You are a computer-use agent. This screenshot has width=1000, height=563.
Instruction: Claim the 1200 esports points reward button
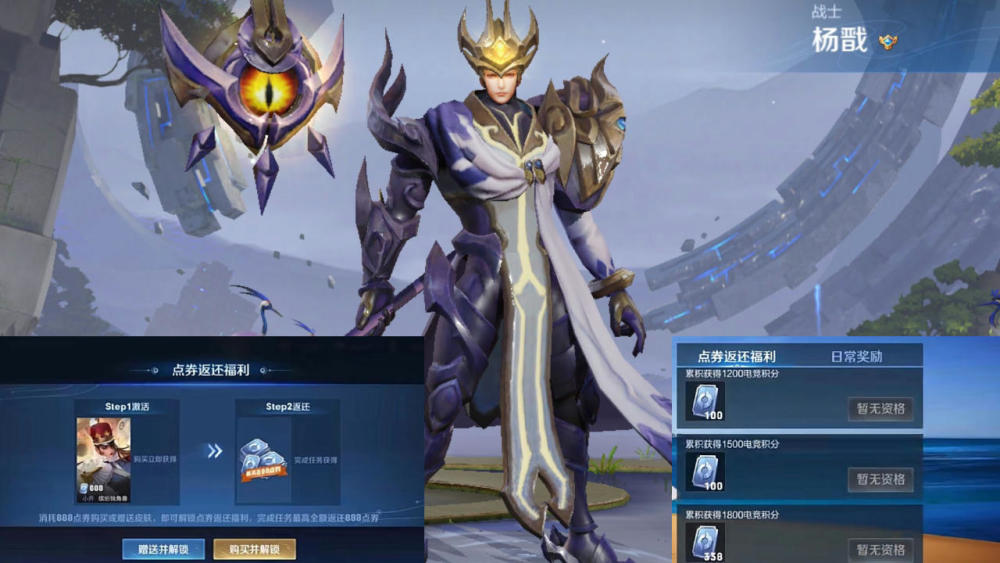[x=880, y=409]
